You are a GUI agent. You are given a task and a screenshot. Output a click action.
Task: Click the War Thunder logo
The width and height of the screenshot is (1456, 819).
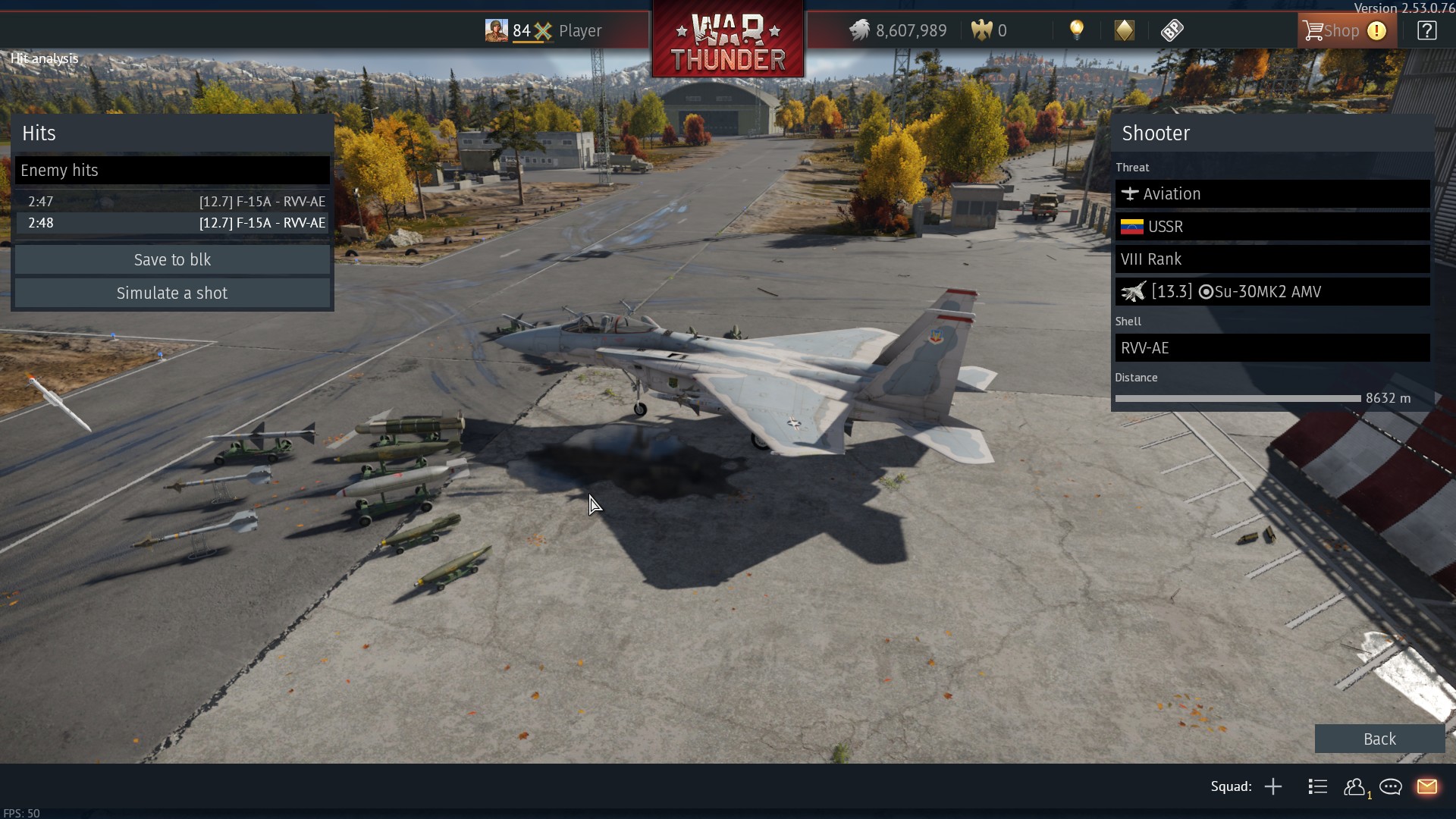tap(728, 39)
